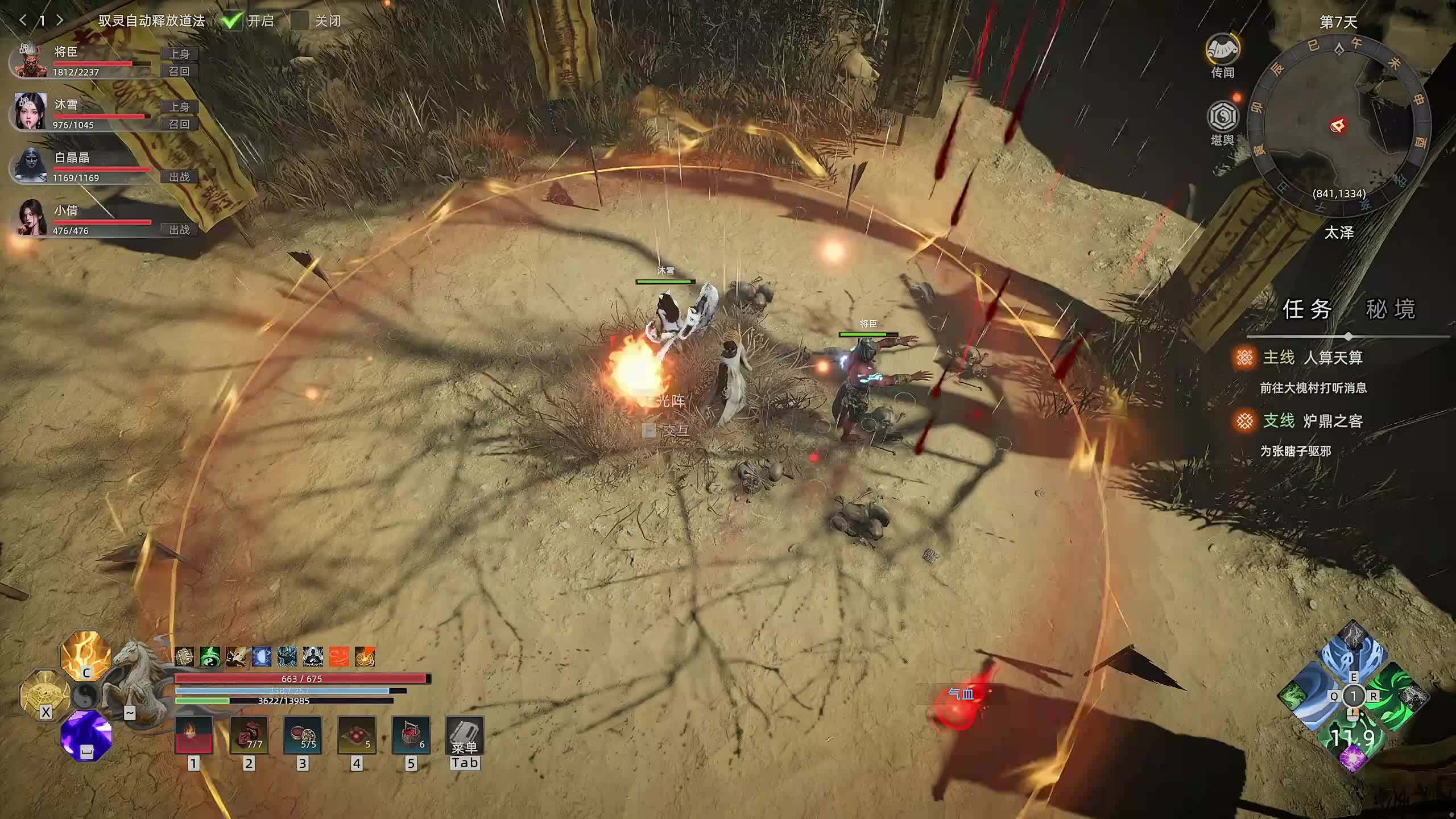Deploy 小倩 using the 出战 button
The width and height of the screenshot is (1456, 819).
tap(179, 230)
